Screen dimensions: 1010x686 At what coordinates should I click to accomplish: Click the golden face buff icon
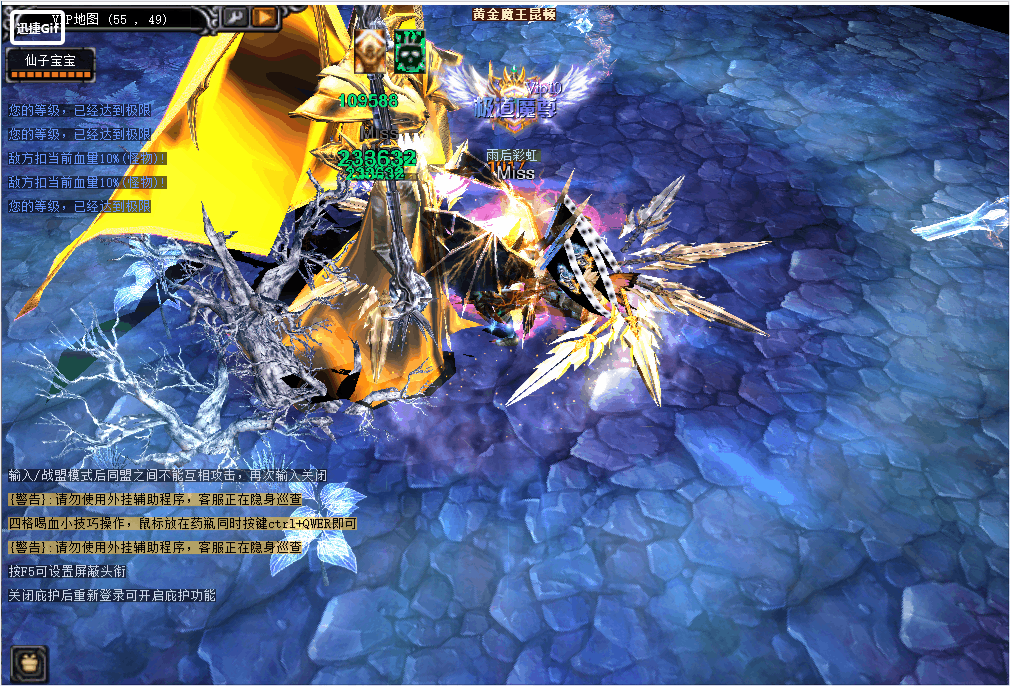coord(370,51)
